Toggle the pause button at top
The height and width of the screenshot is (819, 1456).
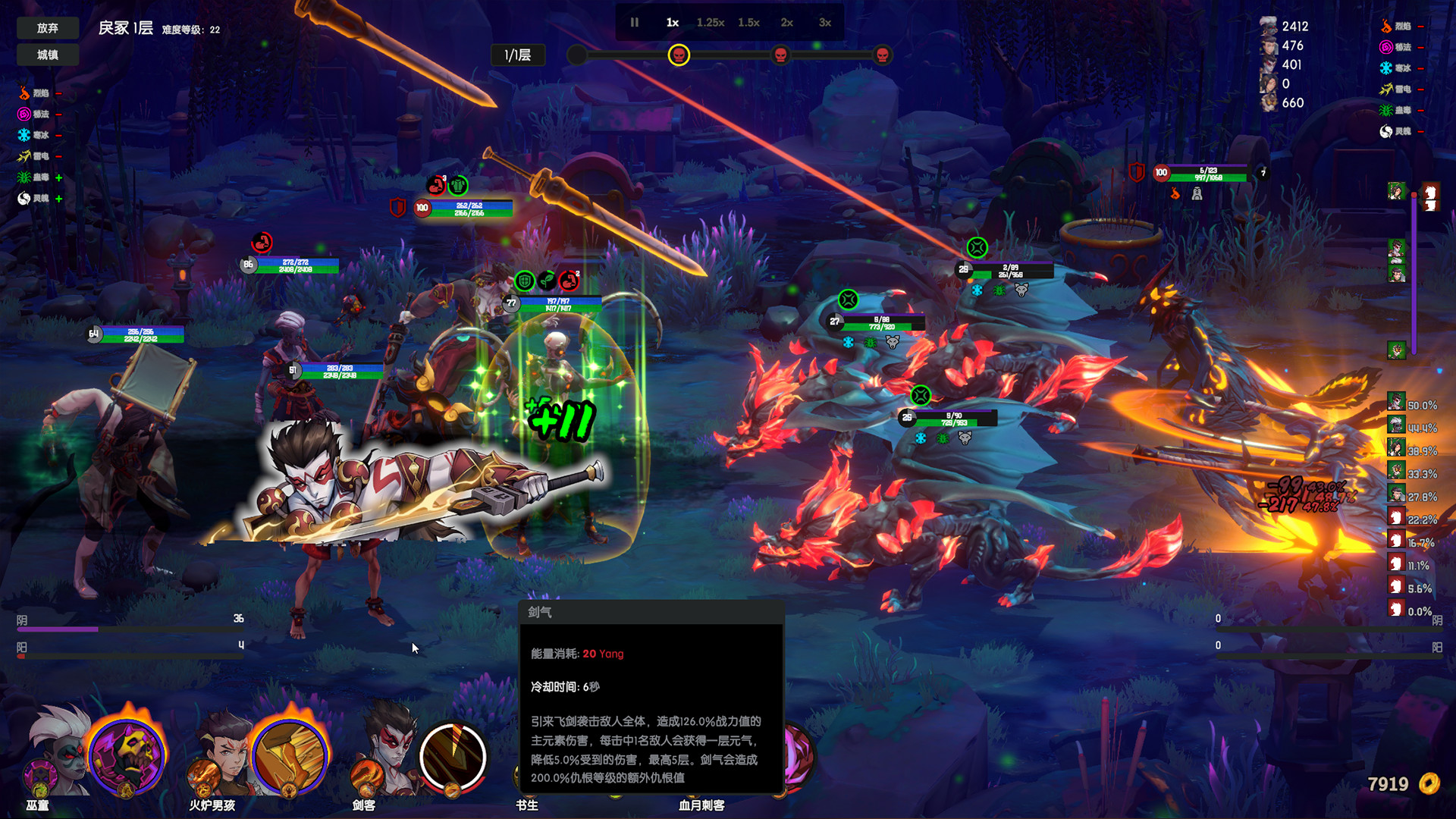pyautogui.click(x=634, y=22)
